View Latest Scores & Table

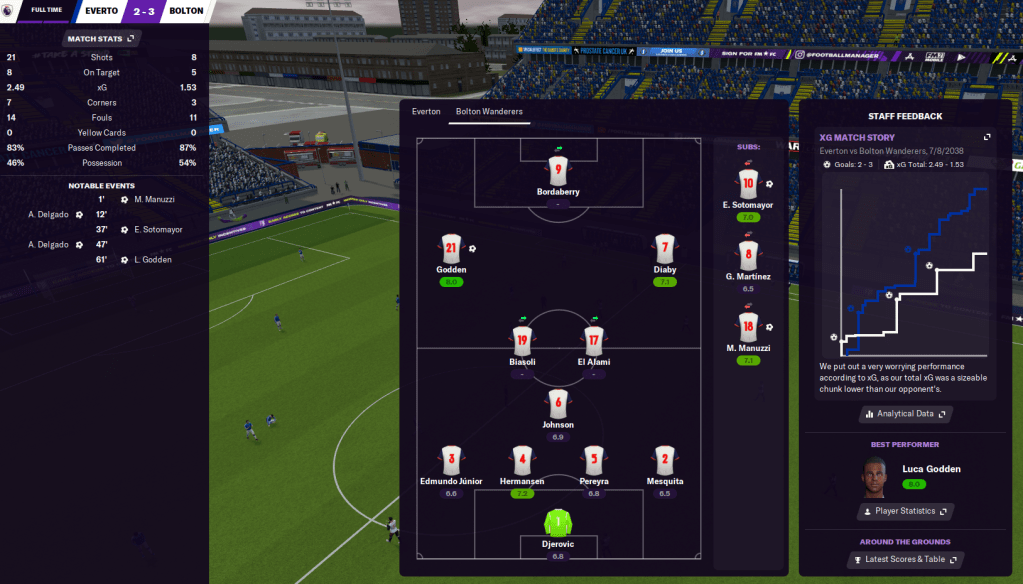(905, 559)
